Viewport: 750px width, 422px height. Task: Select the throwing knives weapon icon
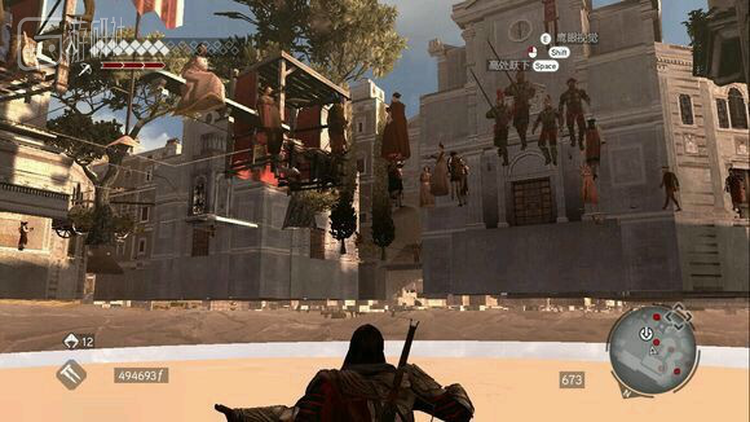pos(71,374)
